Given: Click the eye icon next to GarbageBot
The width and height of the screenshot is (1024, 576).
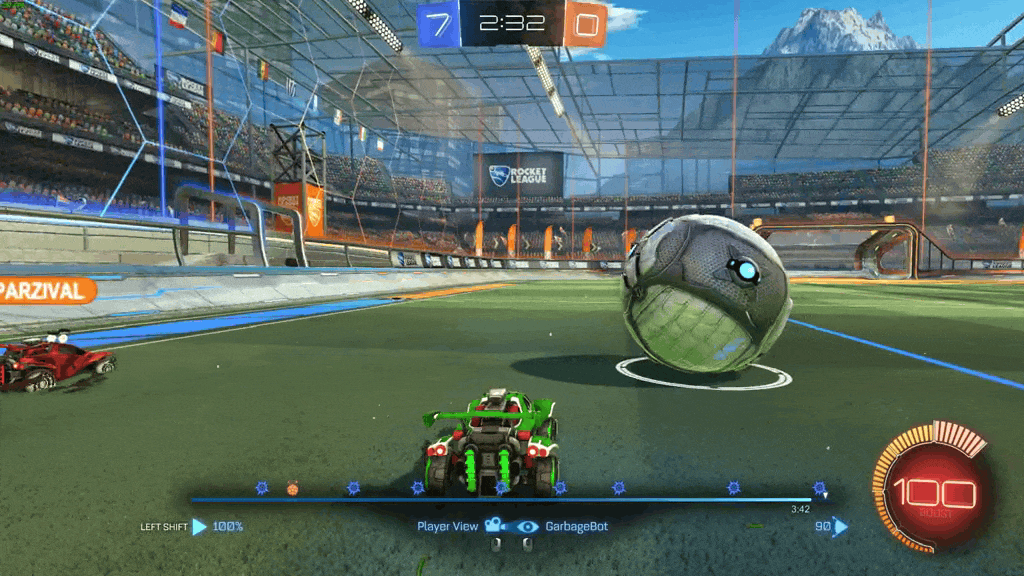Looking at the screenshot, I should (527, 526).
